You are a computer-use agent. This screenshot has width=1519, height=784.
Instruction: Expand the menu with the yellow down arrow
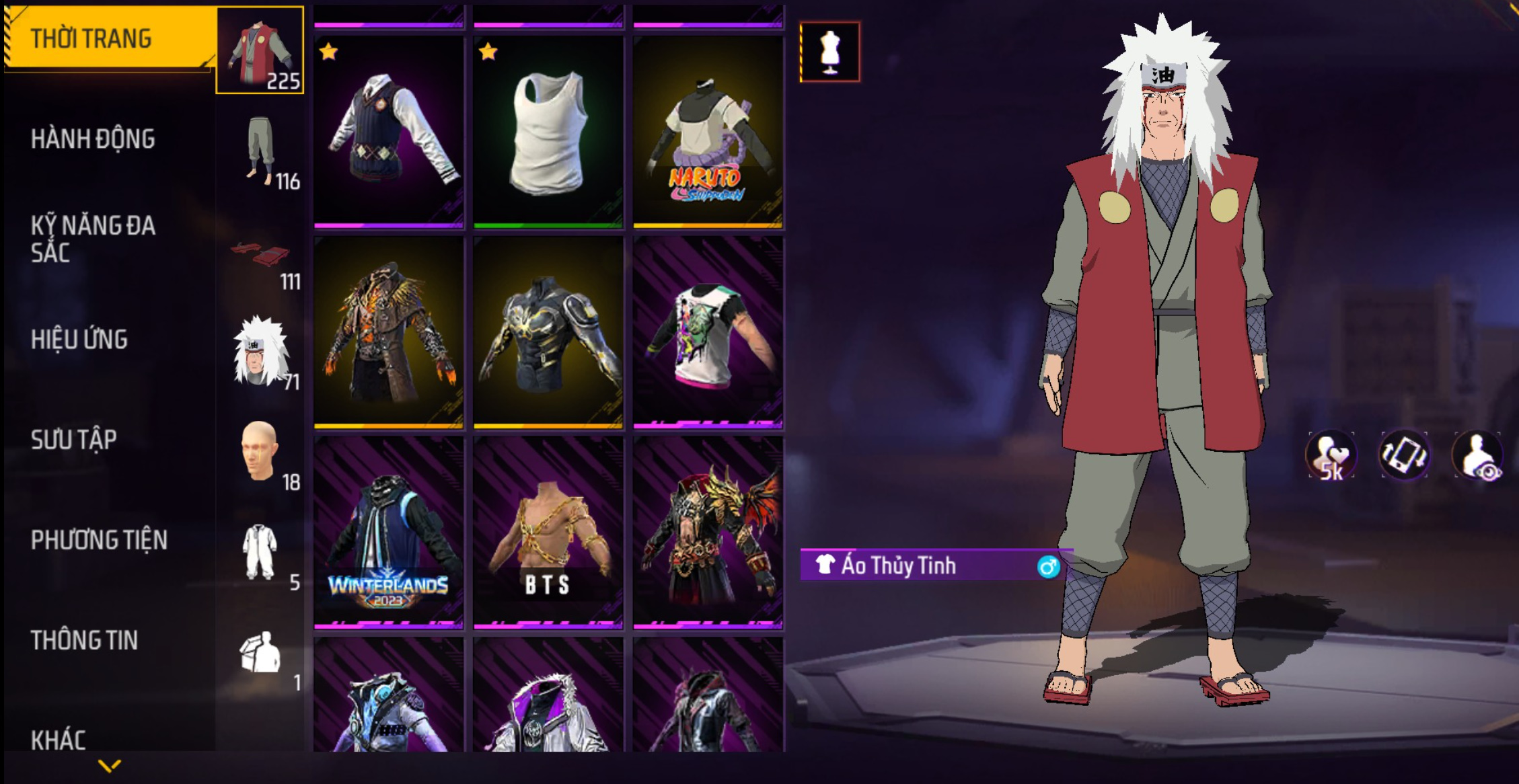(110, 765)
